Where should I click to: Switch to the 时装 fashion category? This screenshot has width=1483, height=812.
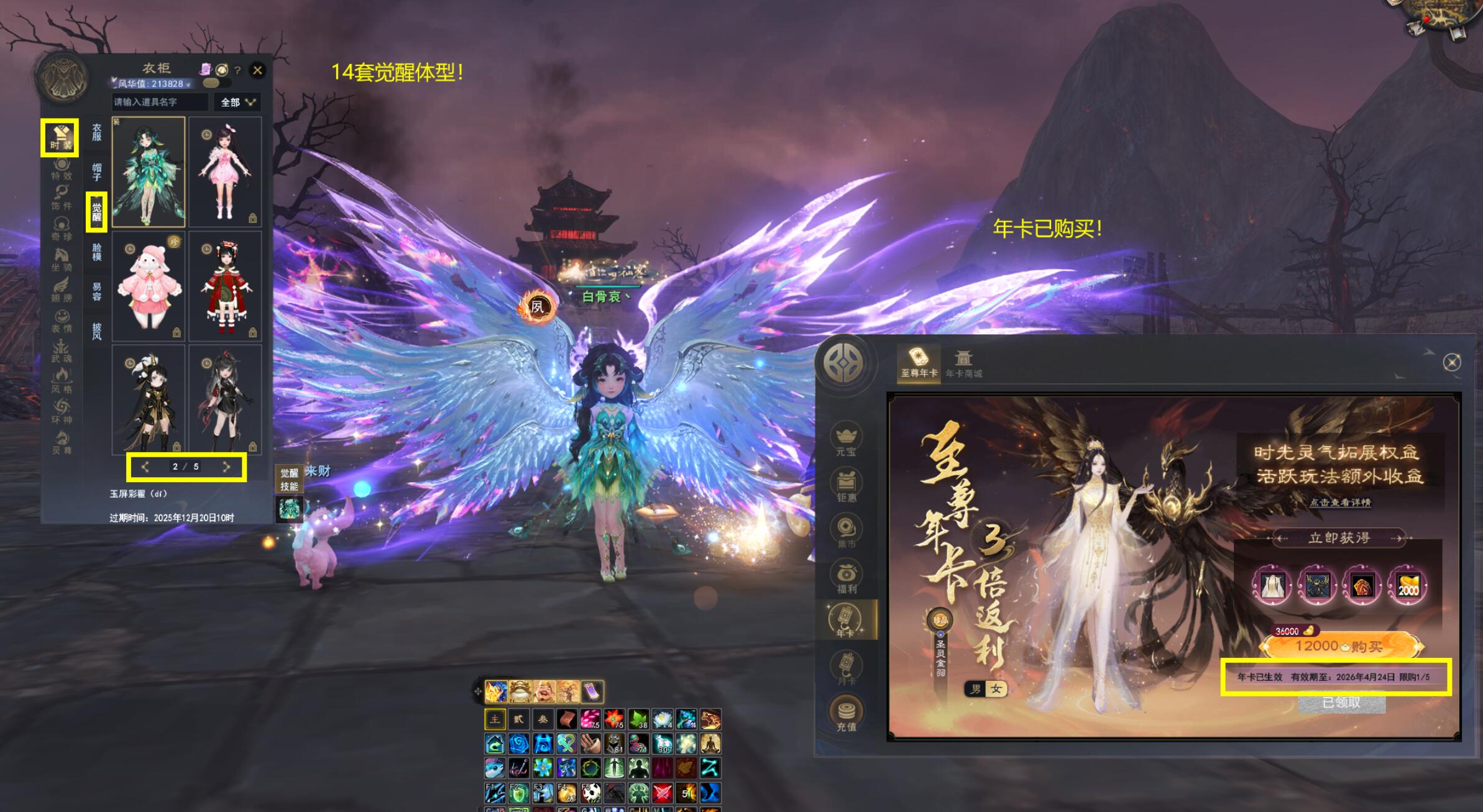[x=61, y=137]
